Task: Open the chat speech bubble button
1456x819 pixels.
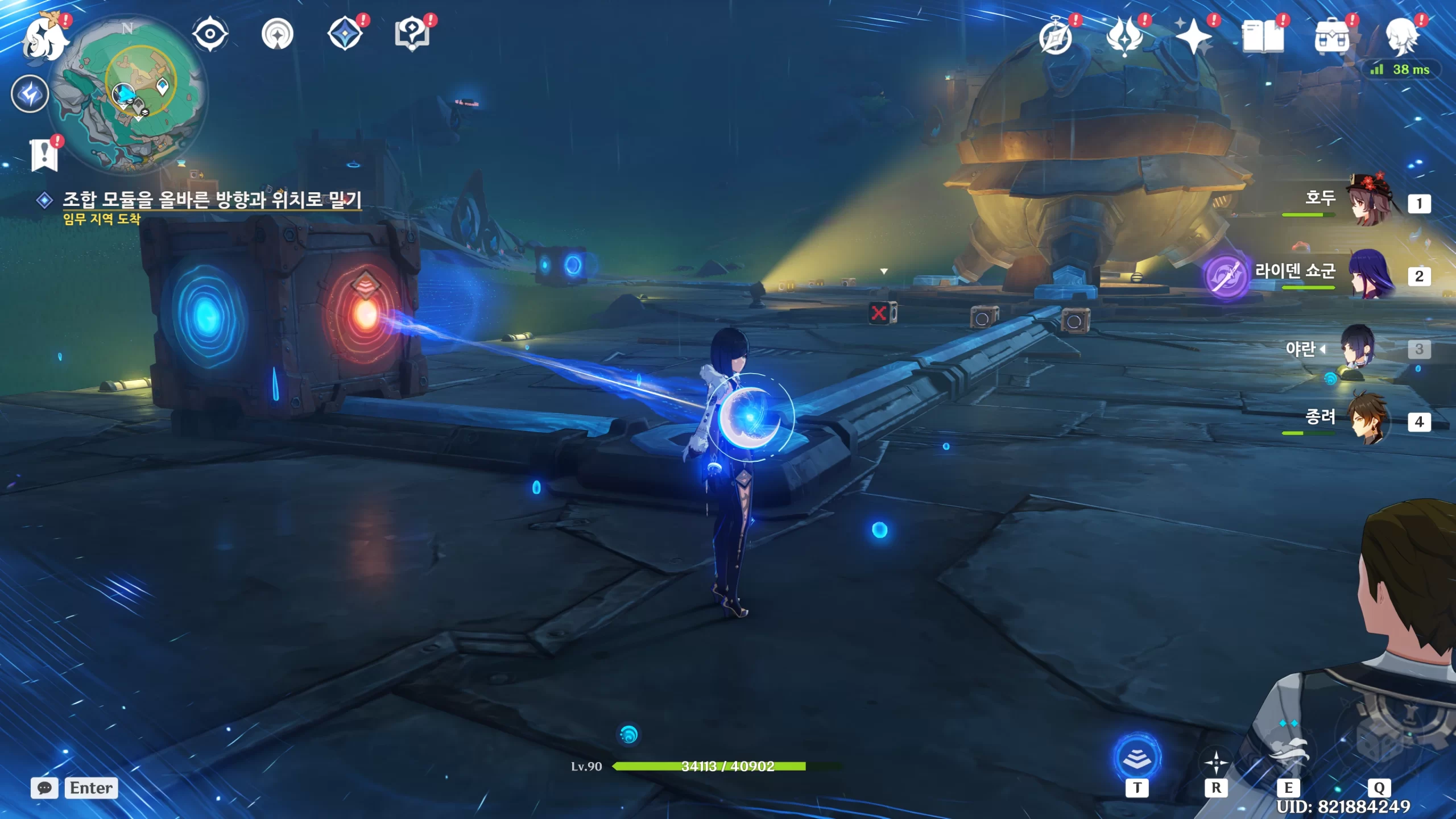Action: pyautogui.click(x=44, y=788)
